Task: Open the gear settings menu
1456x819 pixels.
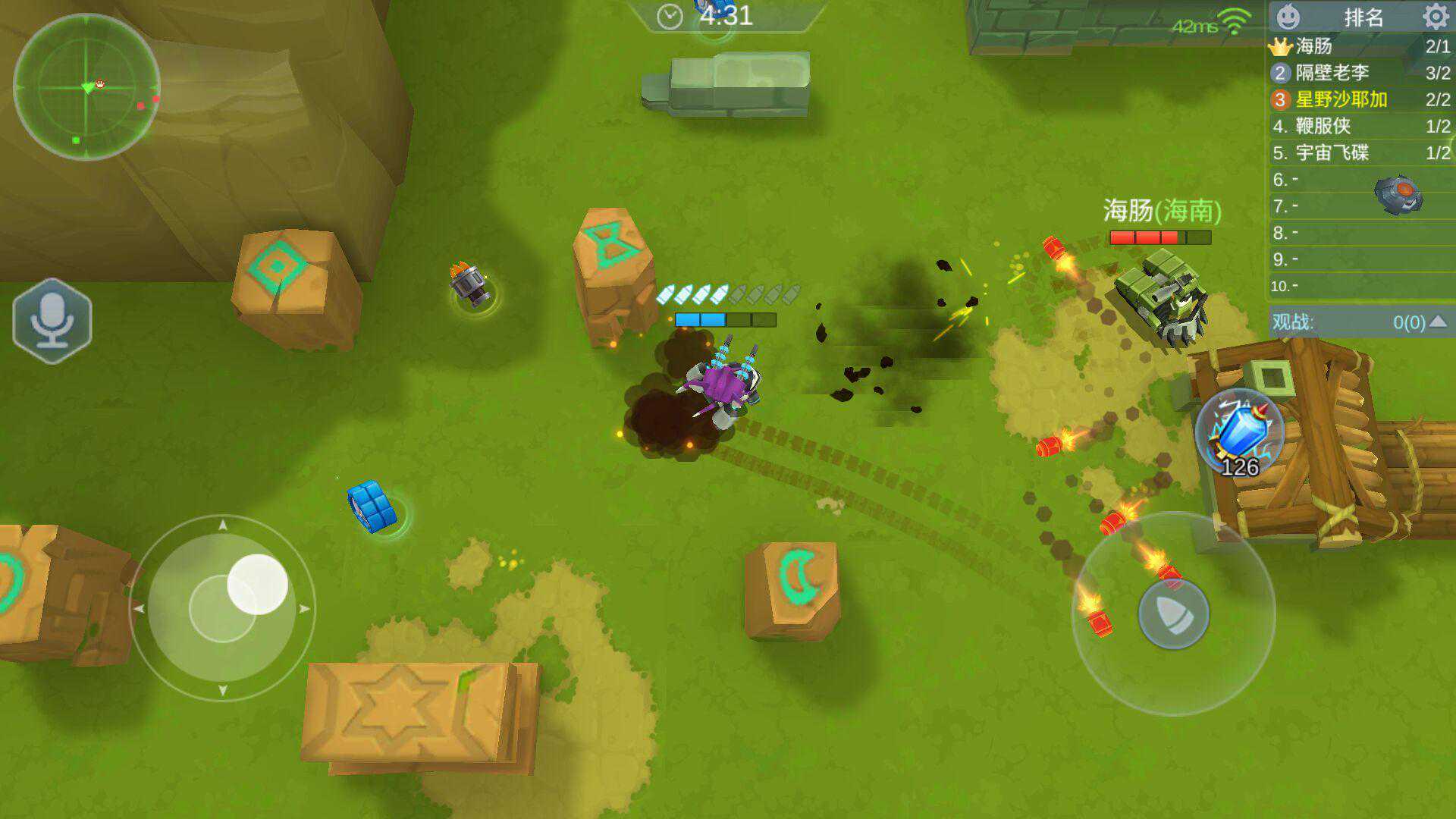Action: pos(1435,16)
